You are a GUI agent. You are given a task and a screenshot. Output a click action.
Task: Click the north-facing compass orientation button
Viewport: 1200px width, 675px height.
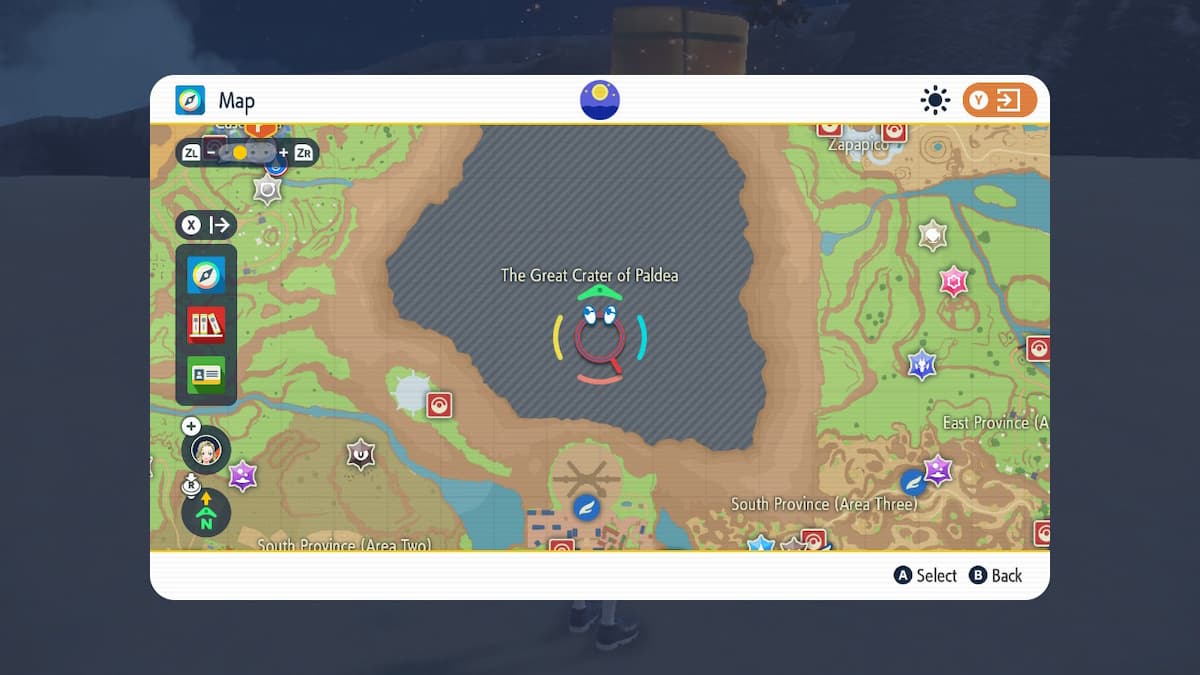[206, 514]
